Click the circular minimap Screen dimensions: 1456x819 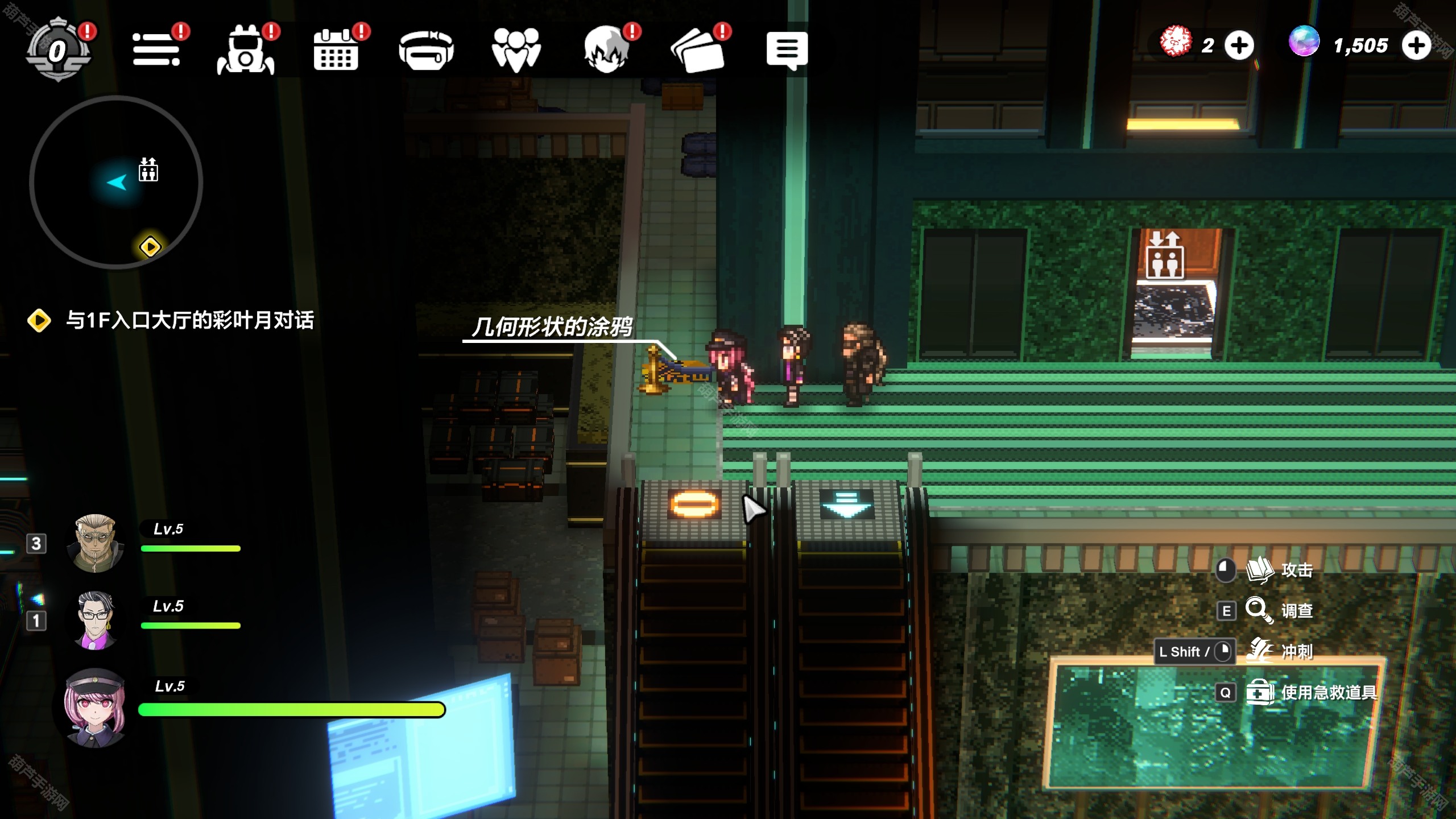(117, 182)
